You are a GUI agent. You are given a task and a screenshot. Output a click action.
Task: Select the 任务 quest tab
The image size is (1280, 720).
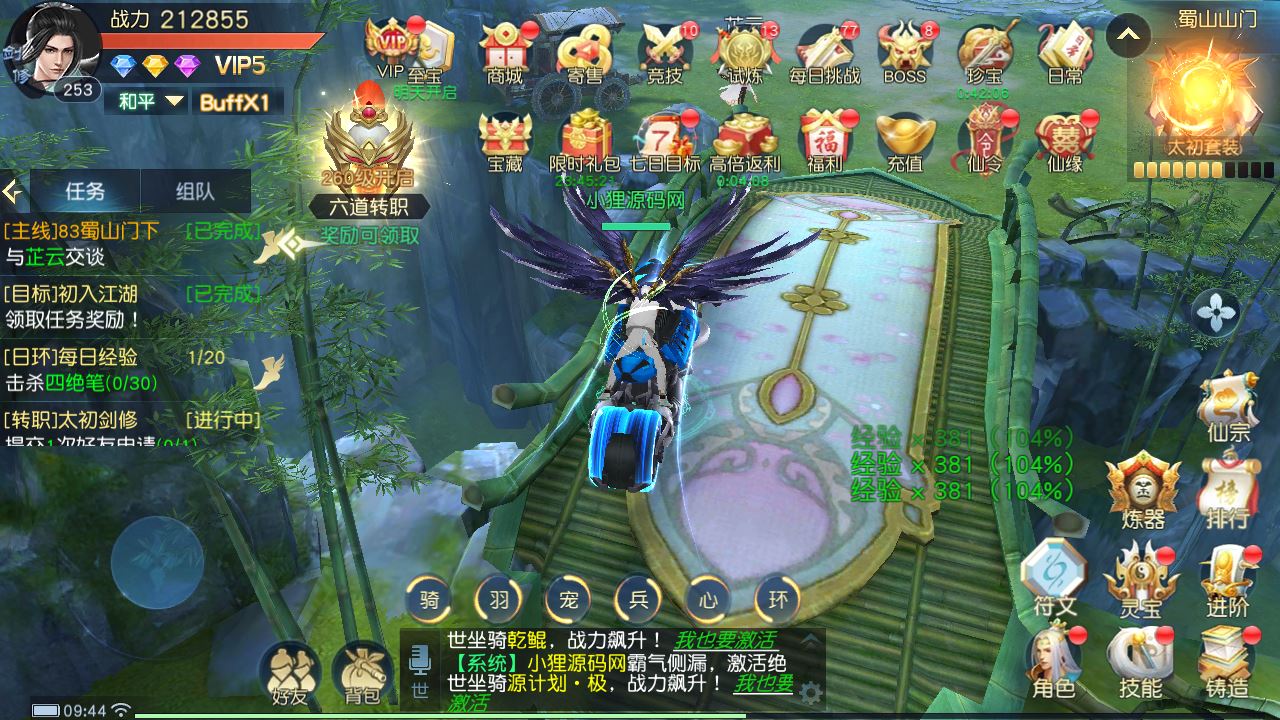(x=85, y=191)
